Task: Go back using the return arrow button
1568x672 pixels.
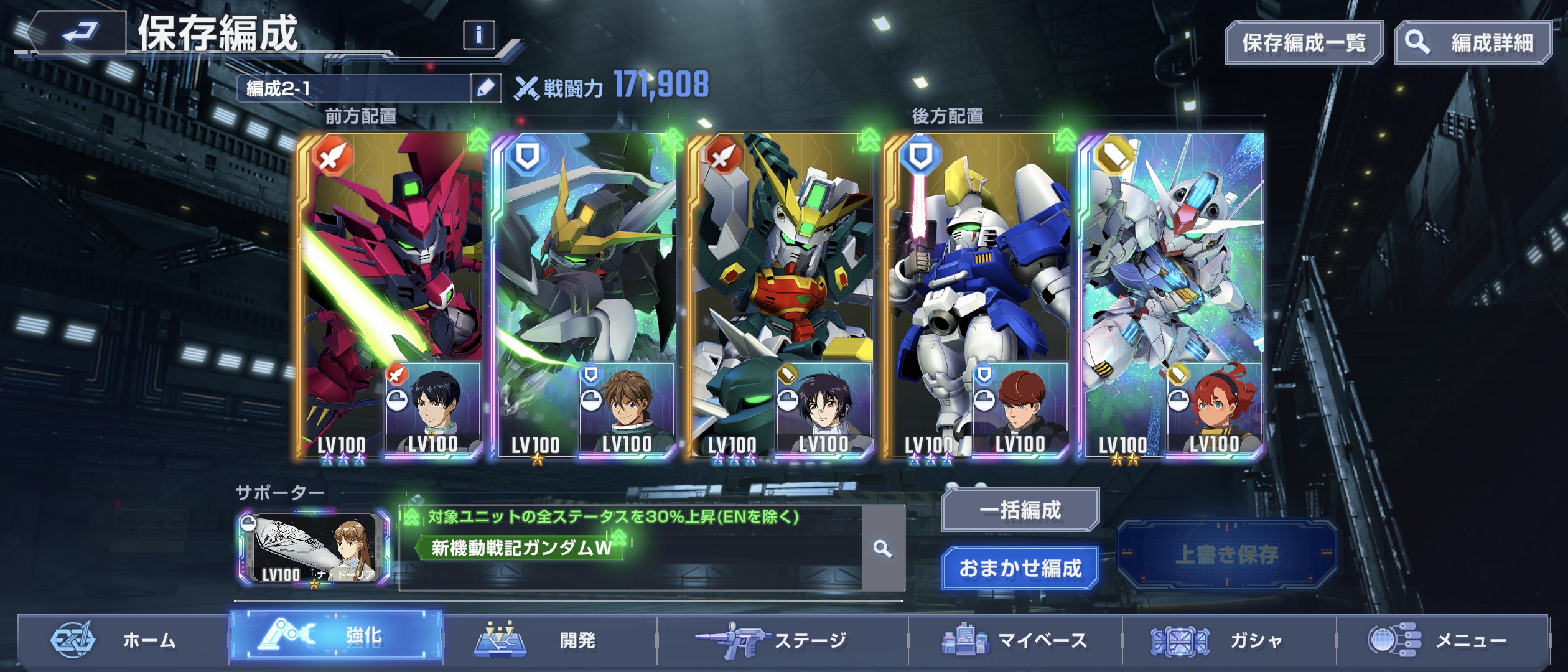Action: (78, 32)
